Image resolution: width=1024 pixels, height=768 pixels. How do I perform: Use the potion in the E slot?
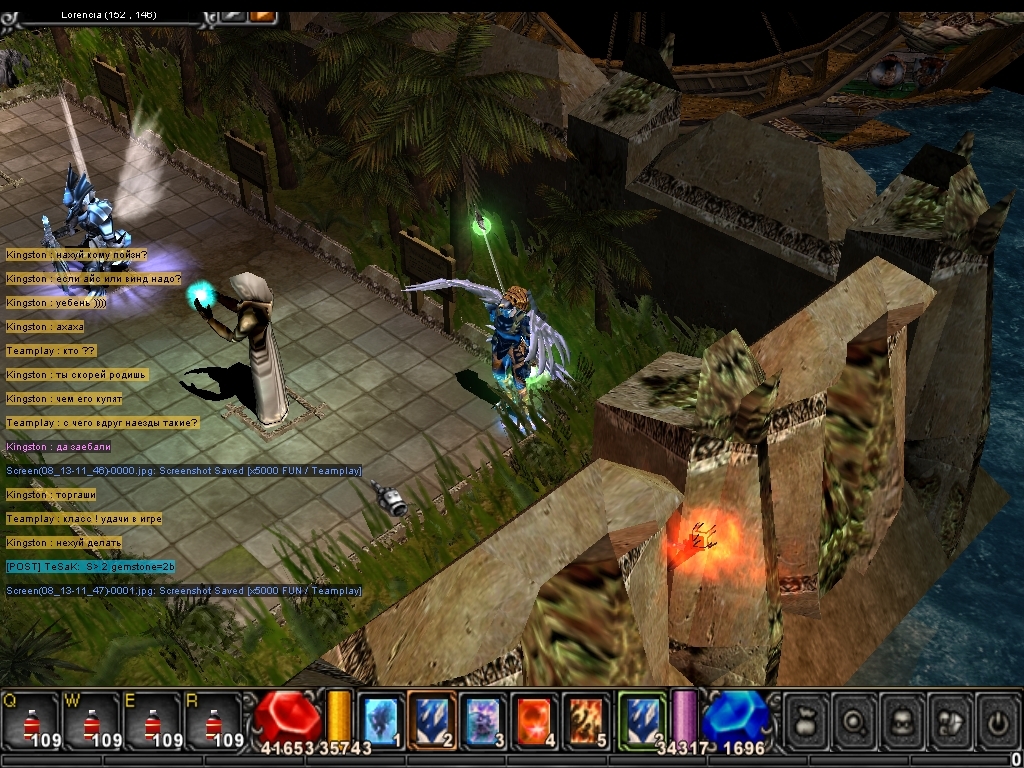(x=152, y=720)
